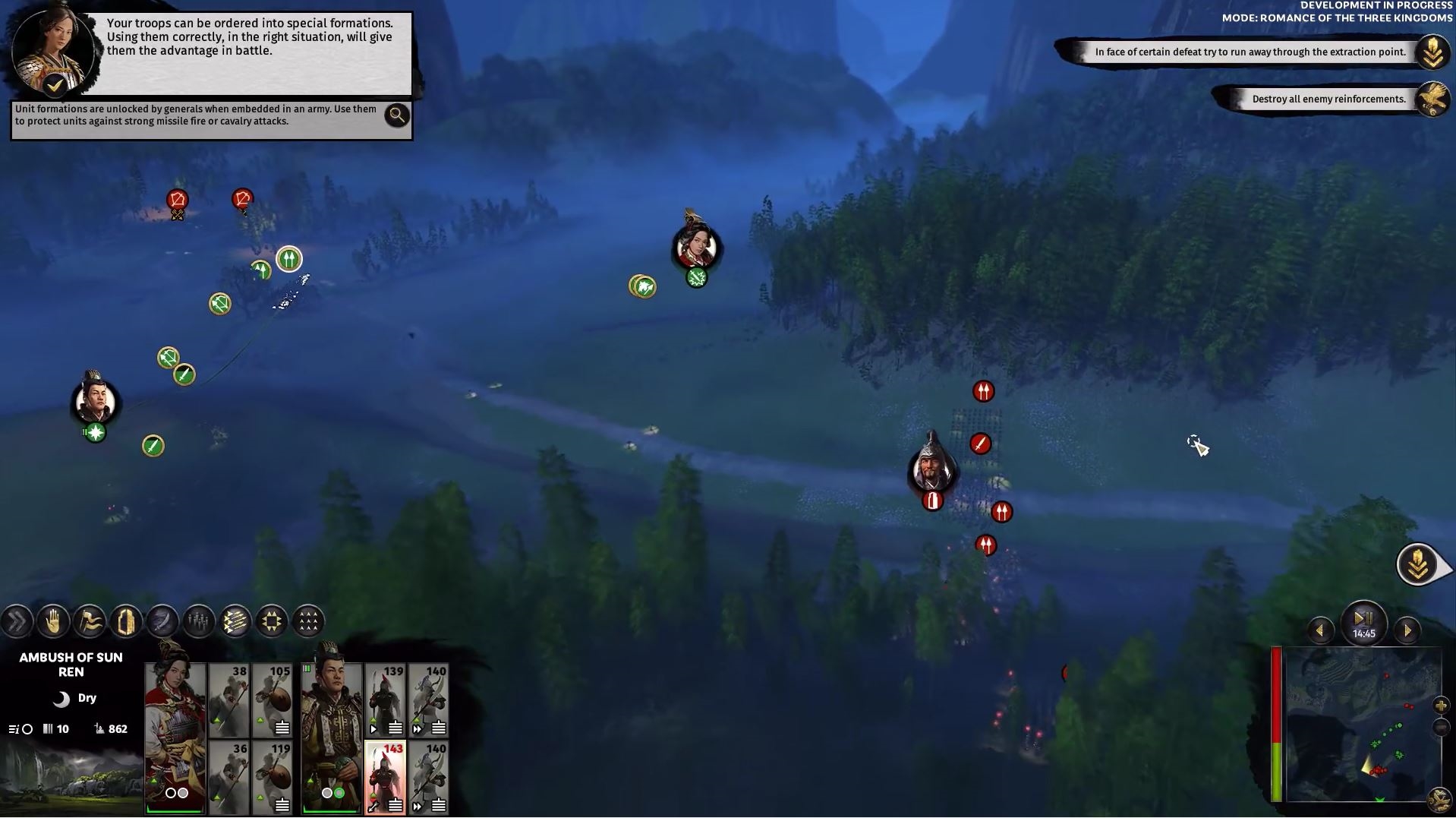Zoom in the minimap with plus button

tap(1441, 706)
